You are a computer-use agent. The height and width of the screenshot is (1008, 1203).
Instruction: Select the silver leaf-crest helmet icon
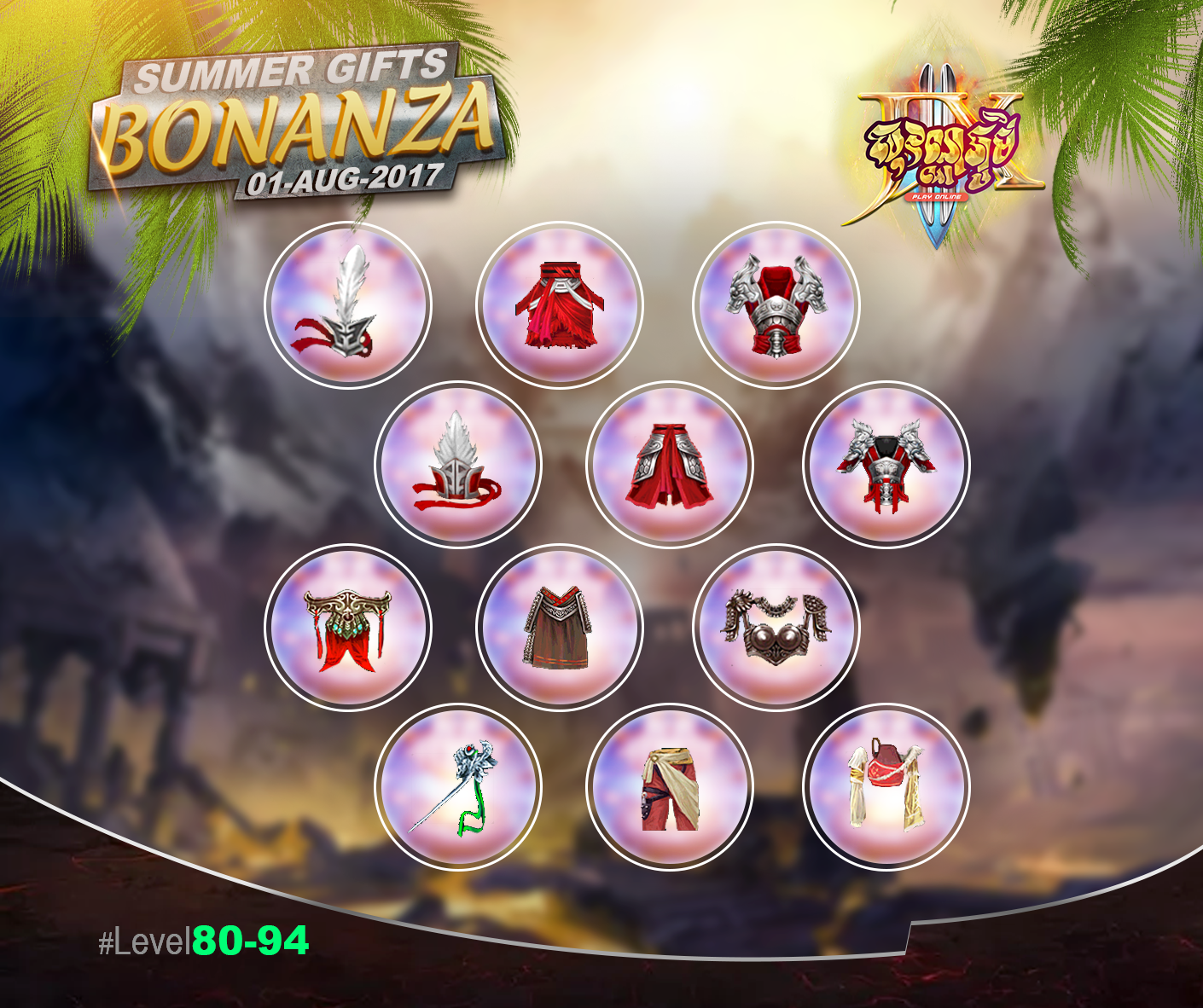[x=457, y=464]
